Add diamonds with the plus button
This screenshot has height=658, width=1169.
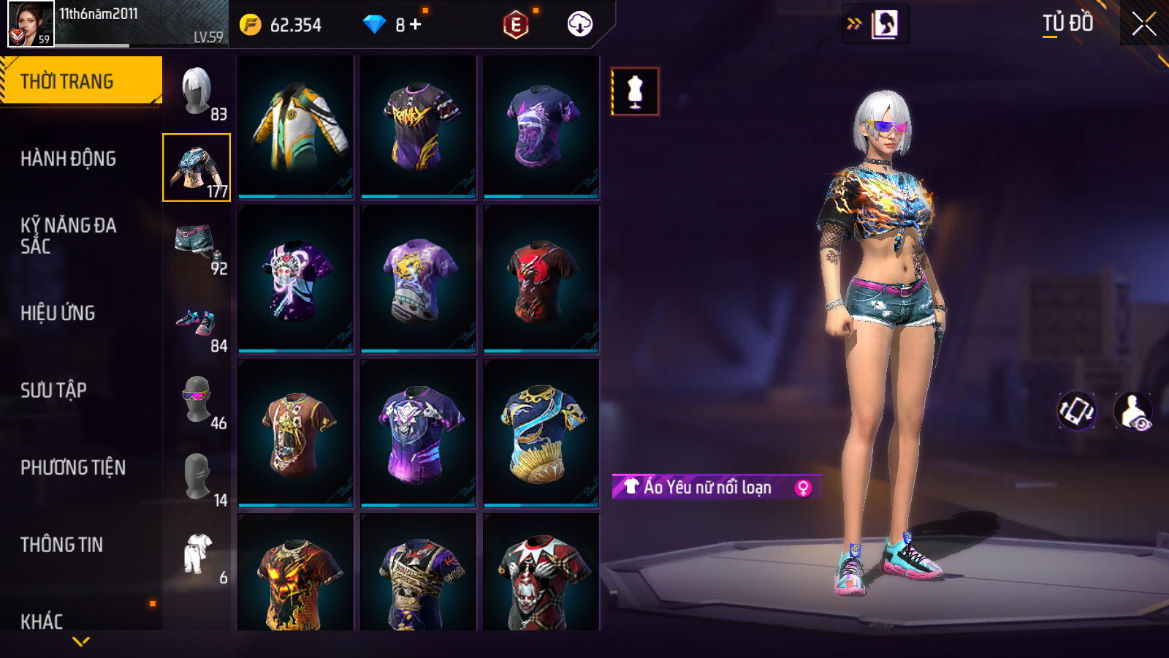415,25
